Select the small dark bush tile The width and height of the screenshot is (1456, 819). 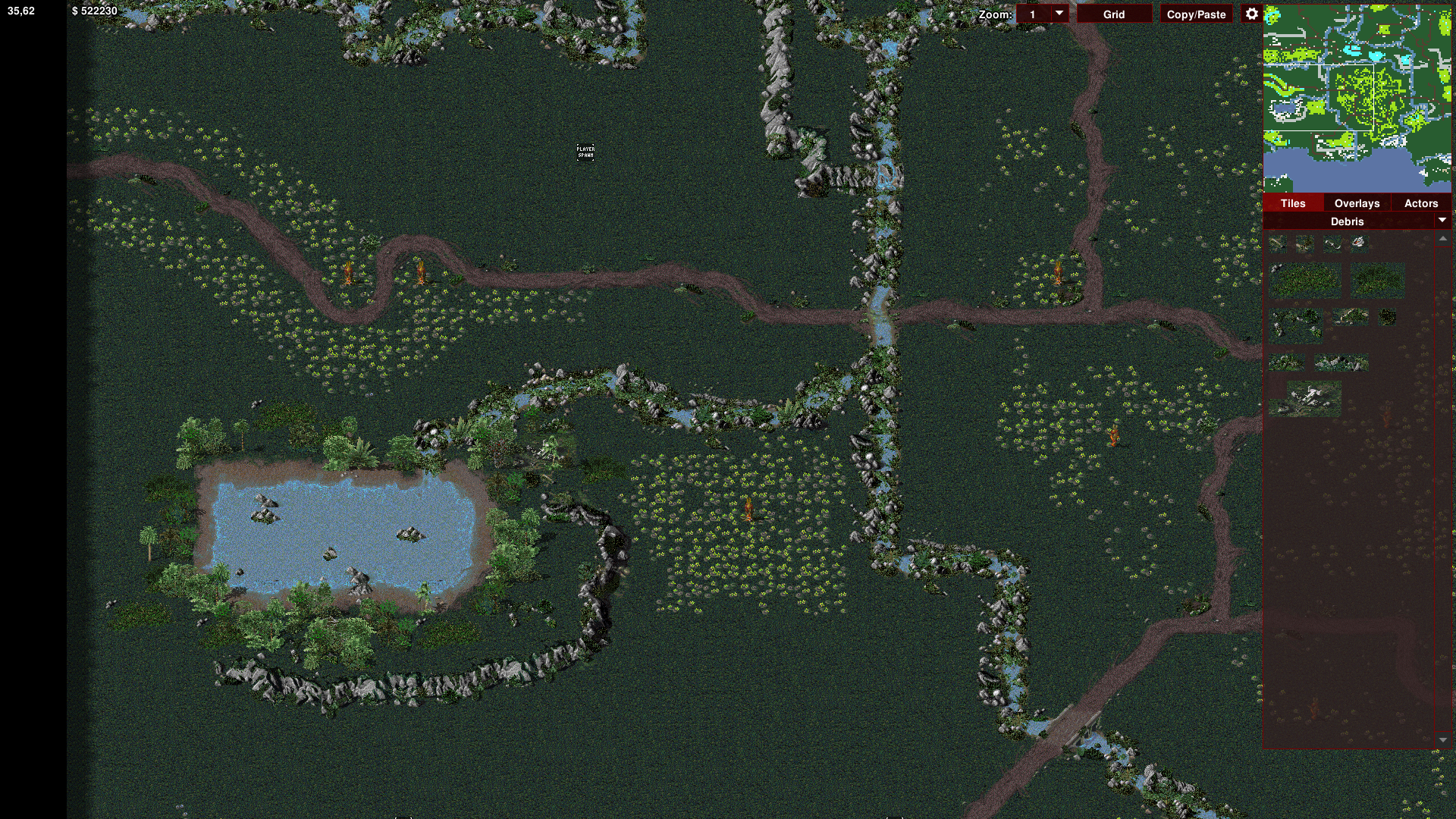click(x=1387, y=317)
